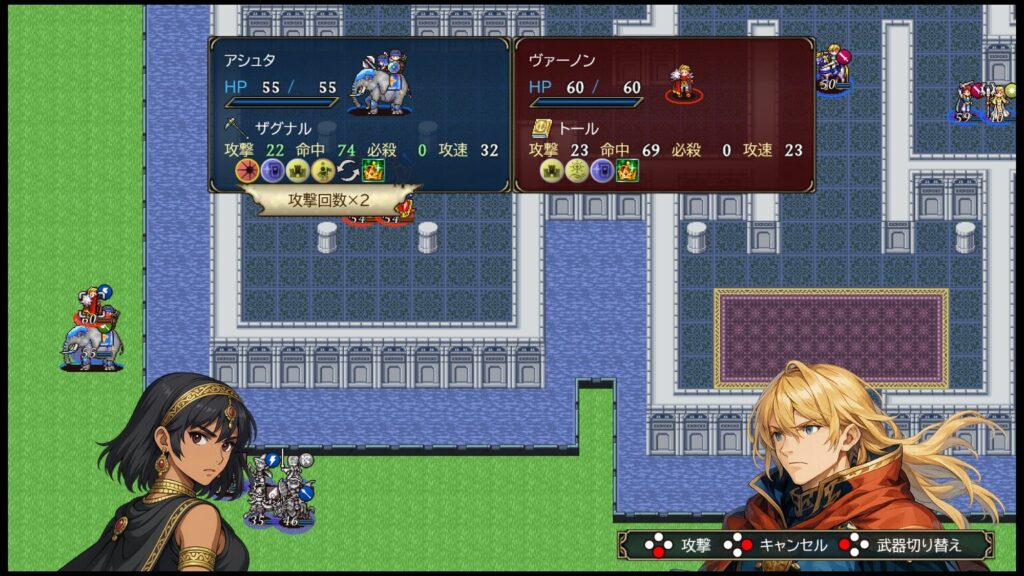
Task: Select the yellow sunburst skill in ヴァーノン's panel
Action: click(577, 171)
